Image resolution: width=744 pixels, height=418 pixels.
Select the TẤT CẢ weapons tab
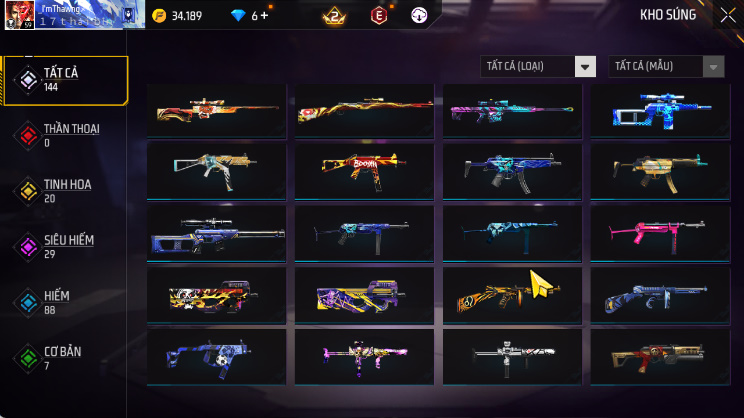[x=65, y=80]
